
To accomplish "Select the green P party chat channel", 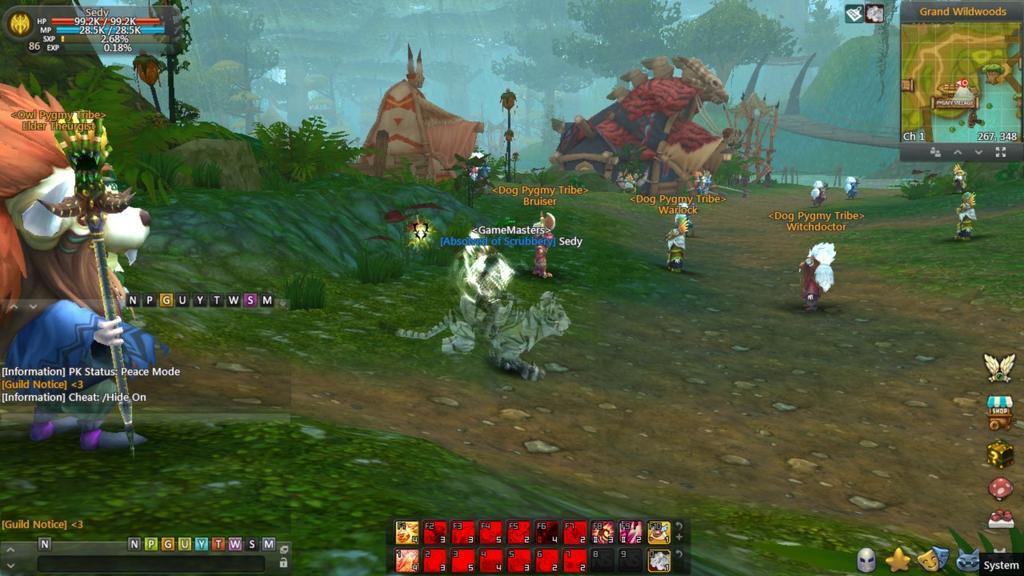I will click(150, 544).
